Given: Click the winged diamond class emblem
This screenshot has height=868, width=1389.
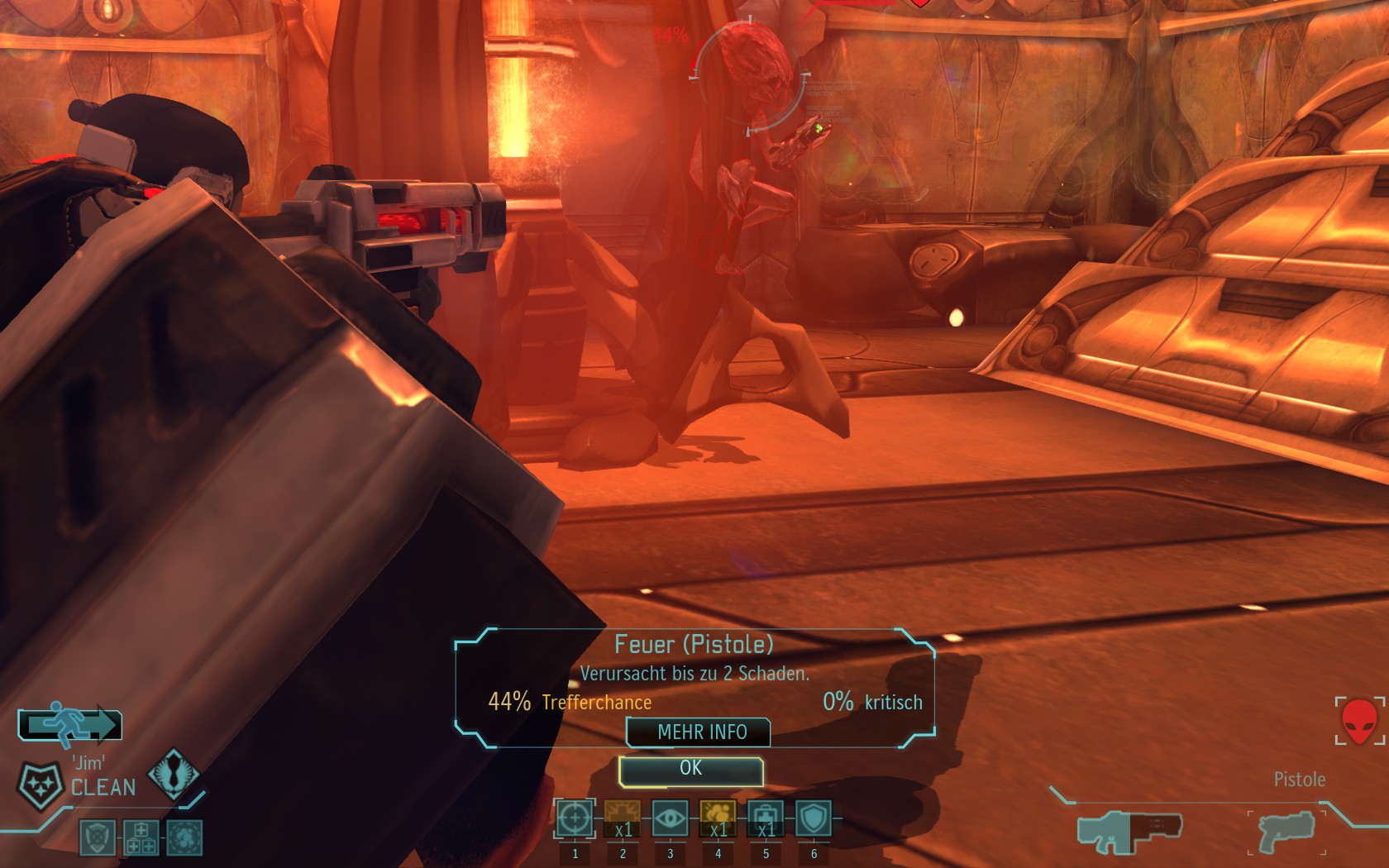Looking at the screenshot, I should (x=174, y=773).
